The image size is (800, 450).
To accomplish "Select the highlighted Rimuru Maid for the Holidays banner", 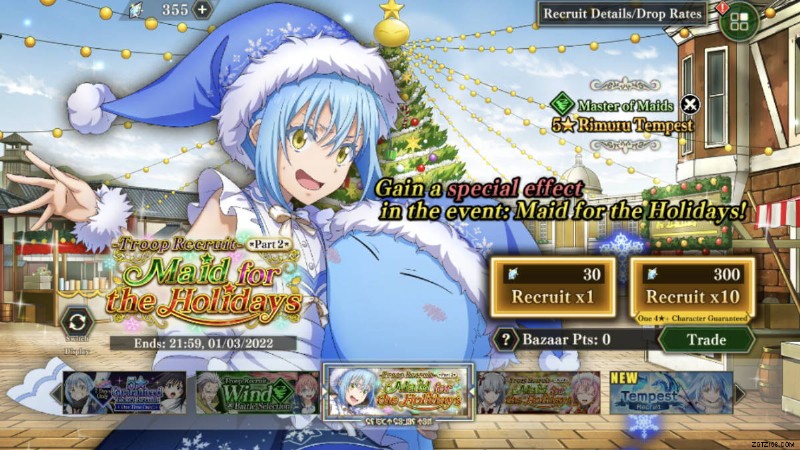I will [397, 392].
